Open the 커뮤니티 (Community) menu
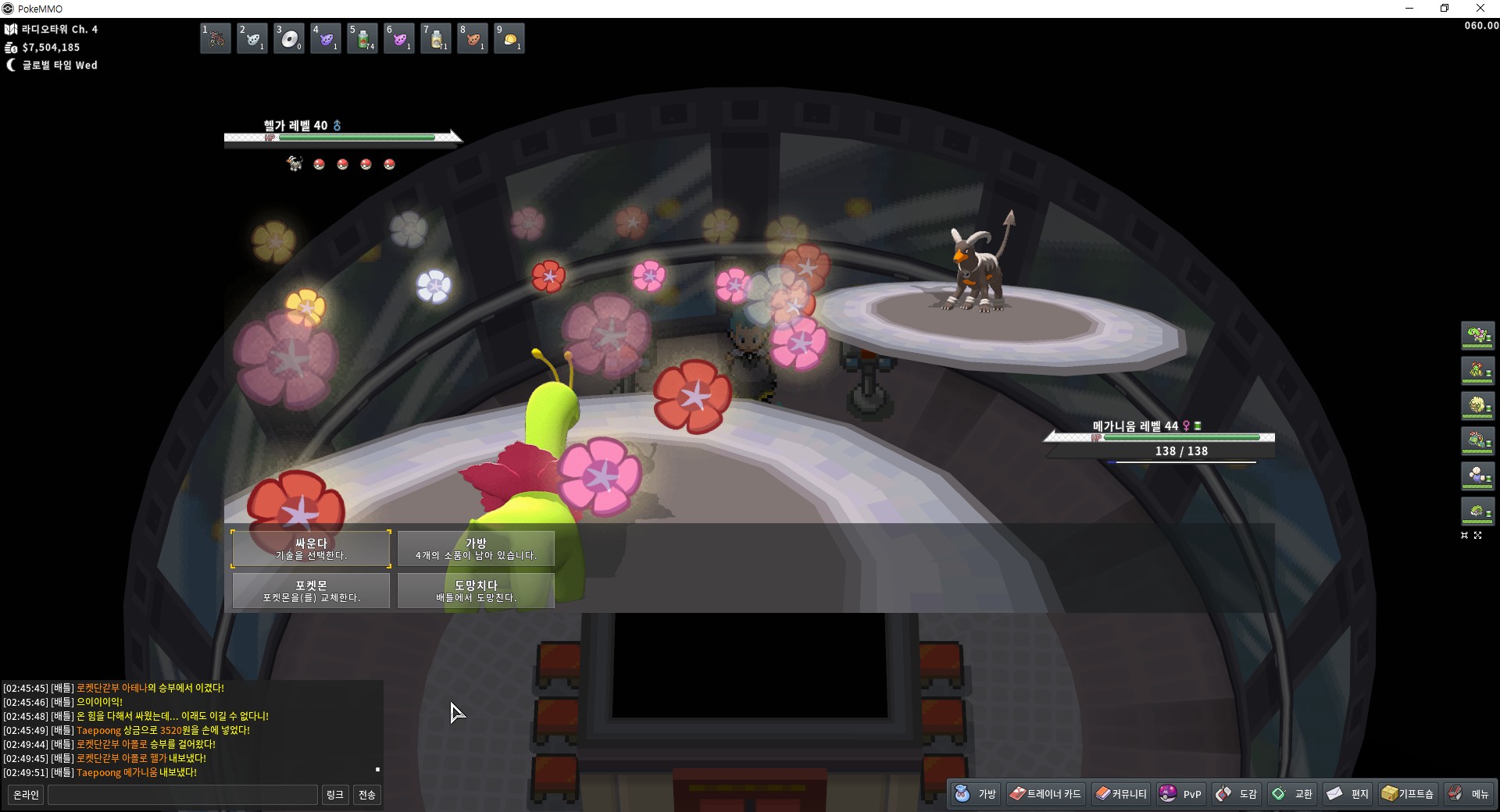 pyautogui.click(x=1121, y=794)
